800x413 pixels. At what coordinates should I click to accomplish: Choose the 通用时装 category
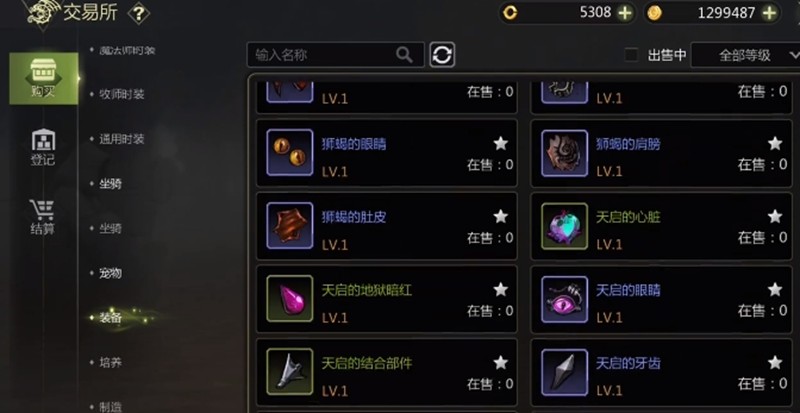point(122,139)
